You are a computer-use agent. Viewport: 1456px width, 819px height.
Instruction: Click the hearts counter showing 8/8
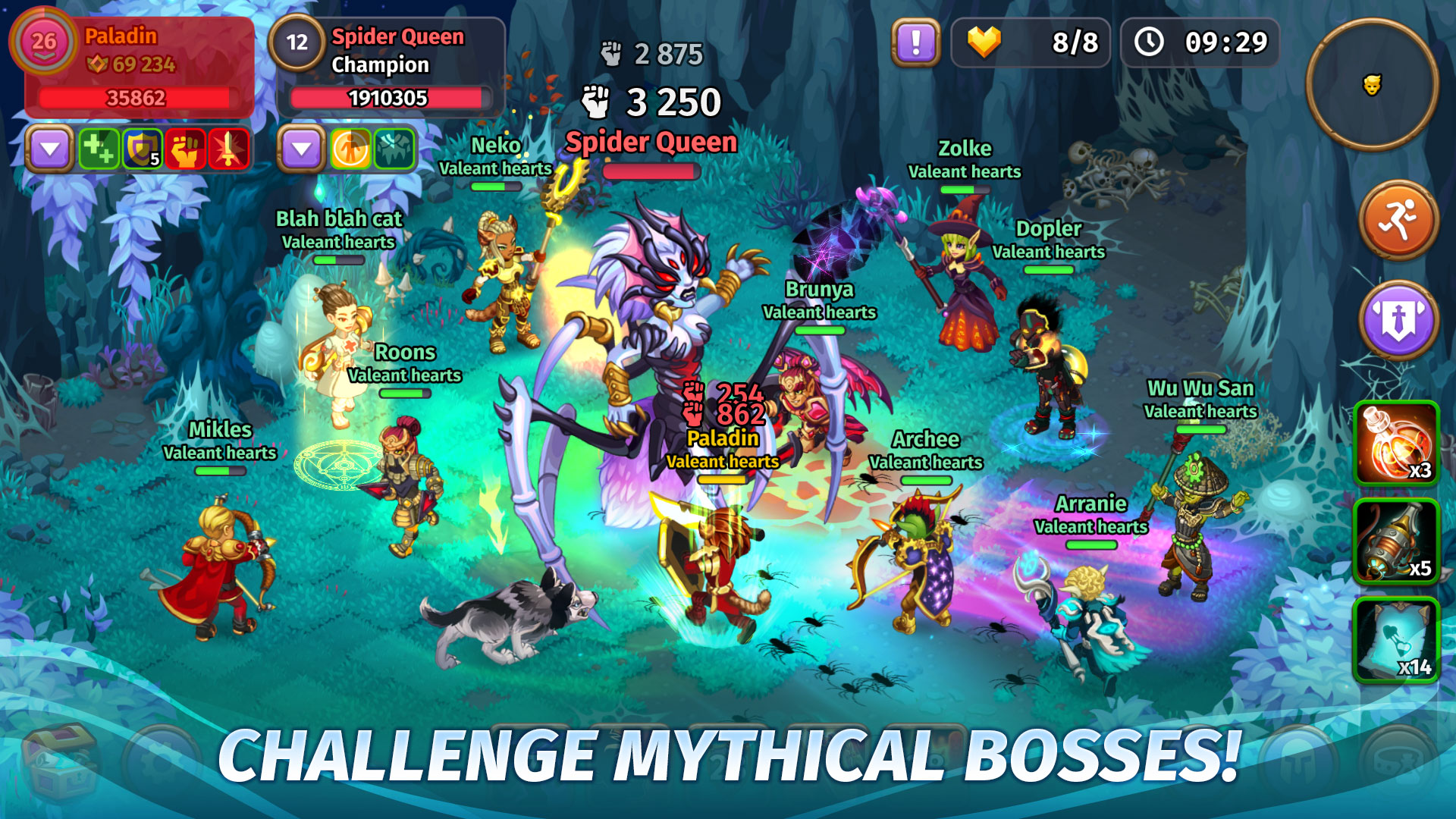click(x=1031, y=42)
